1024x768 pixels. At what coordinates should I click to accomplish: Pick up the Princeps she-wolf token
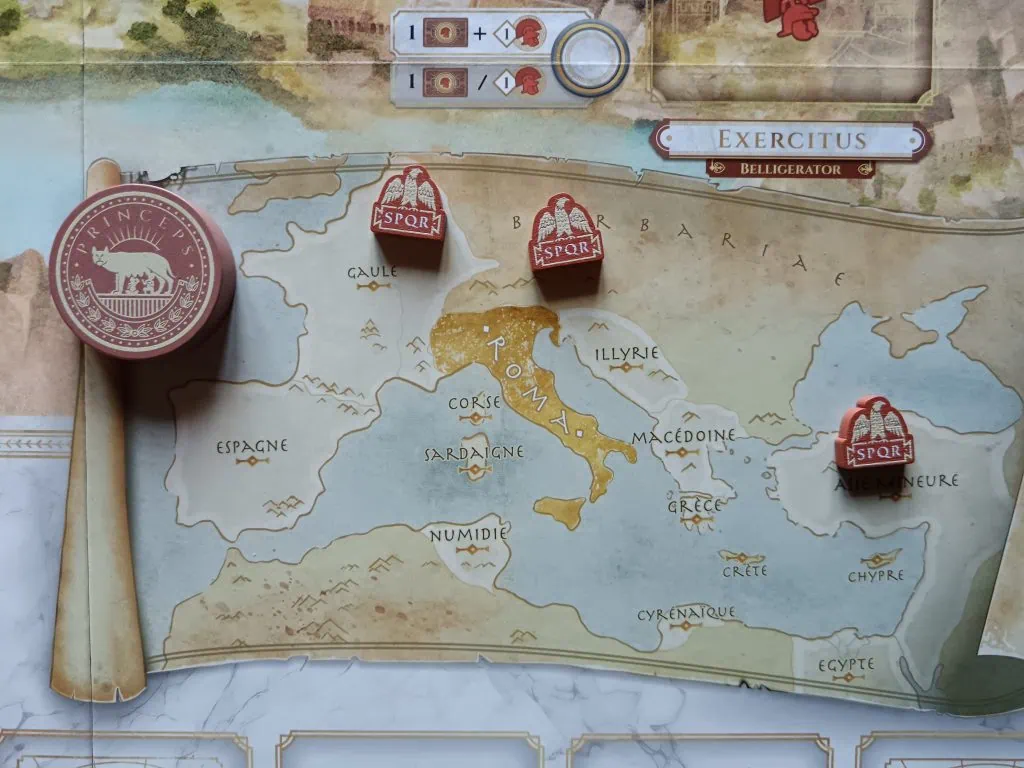pos(140,268)
